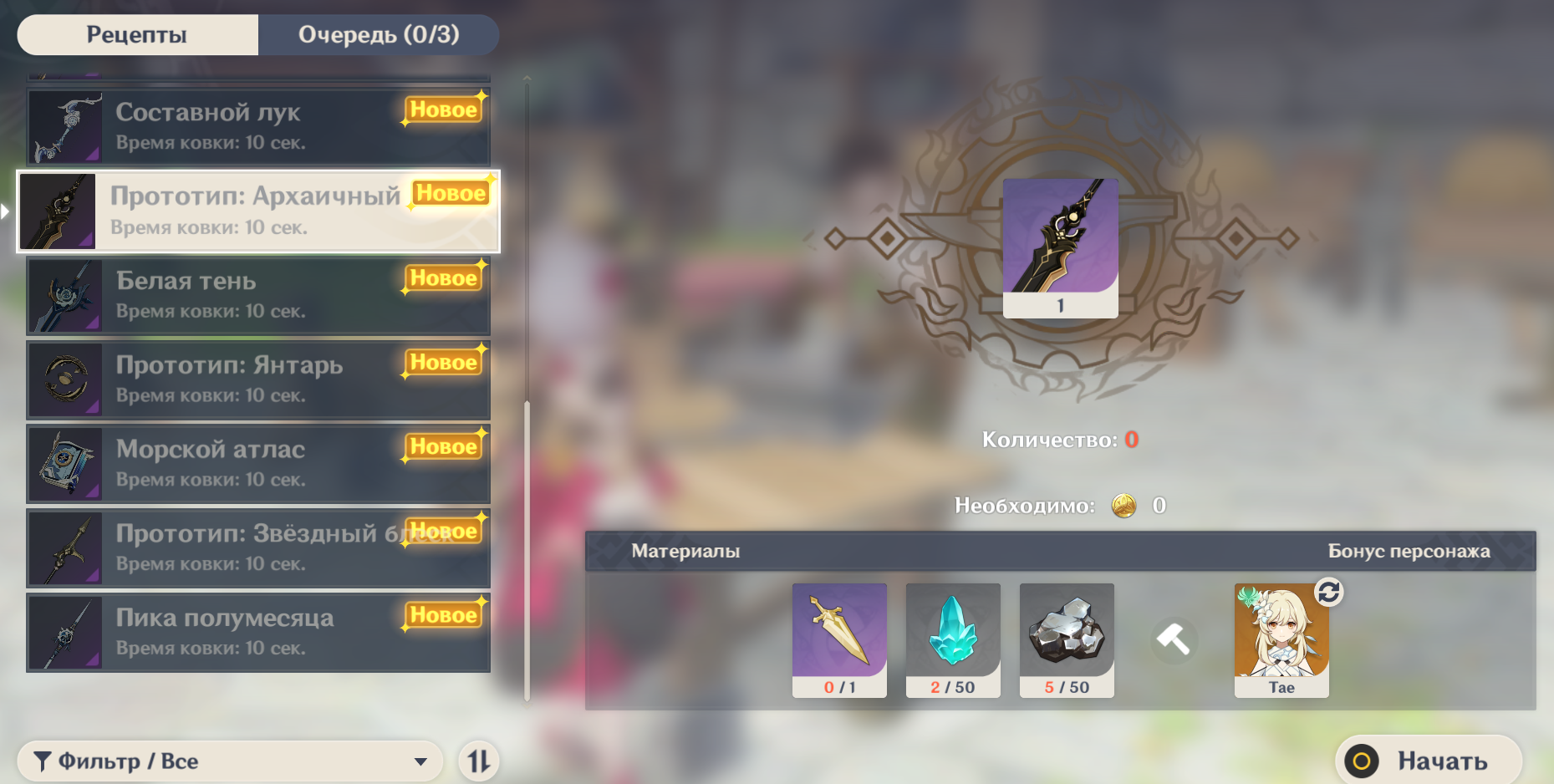Click Начать to start forging
This screenshot has height=784, width=1554.
click(1428, 761)
